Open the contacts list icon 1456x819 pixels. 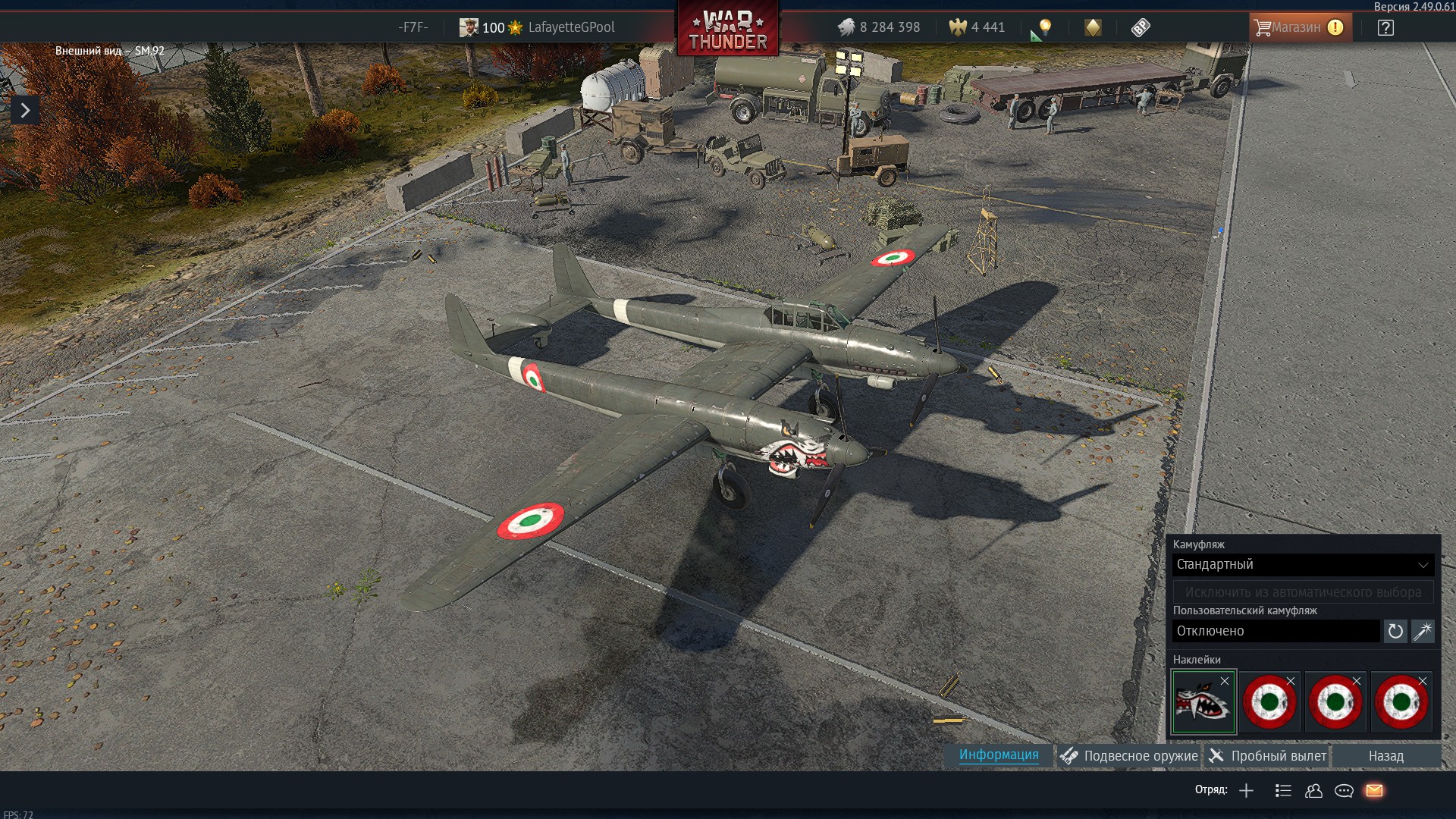[x=1313, y=791]
